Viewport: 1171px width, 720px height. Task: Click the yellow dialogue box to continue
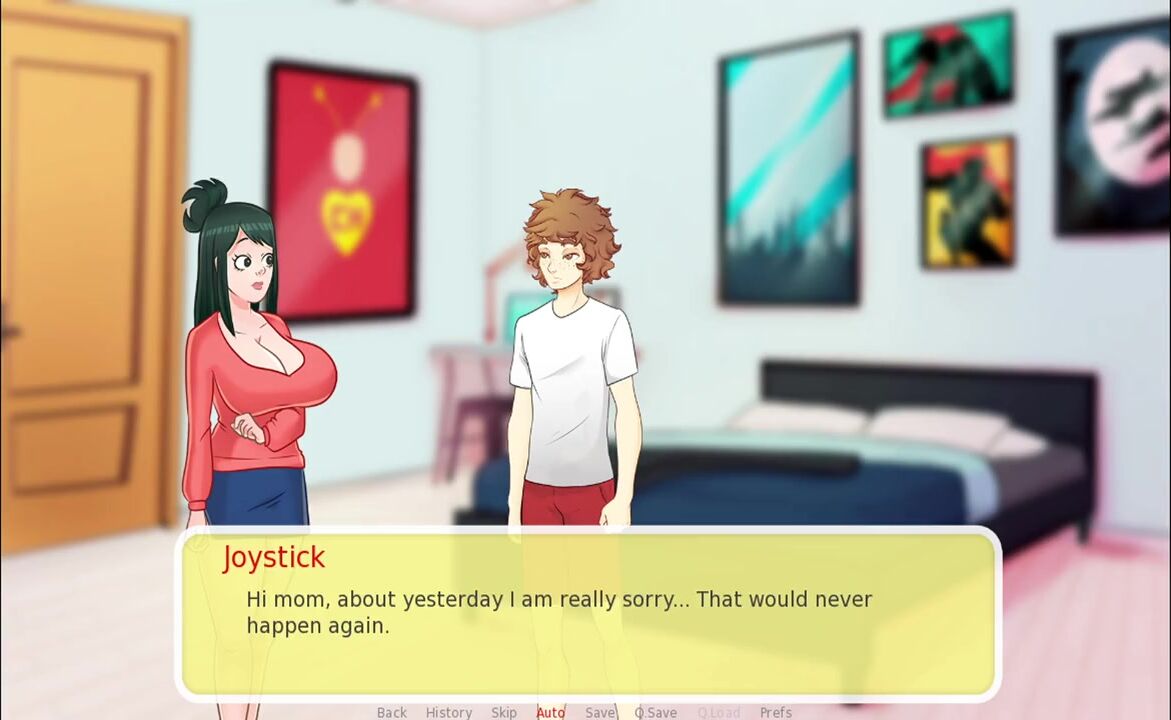590,640
